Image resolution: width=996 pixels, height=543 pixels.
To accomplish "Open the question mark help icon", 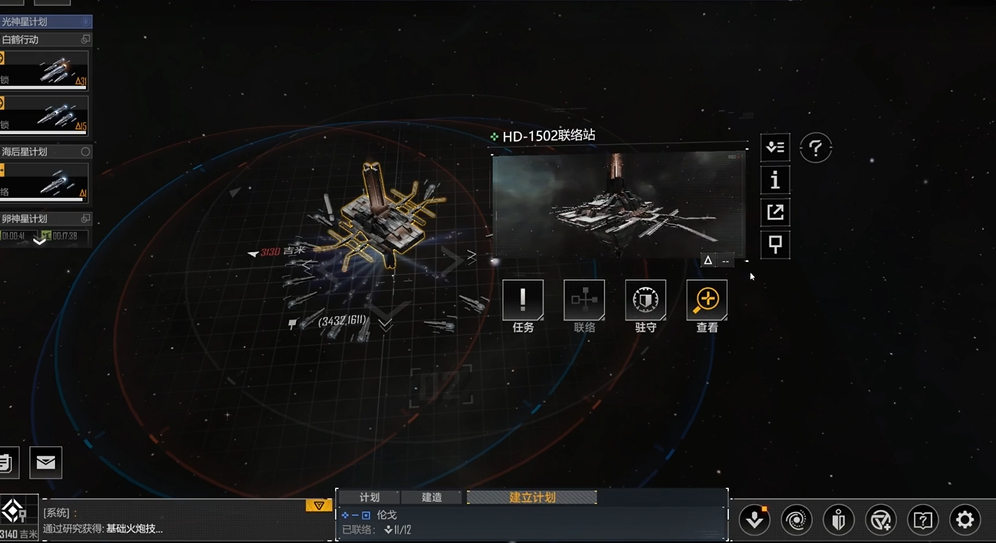I will (816, 148).
